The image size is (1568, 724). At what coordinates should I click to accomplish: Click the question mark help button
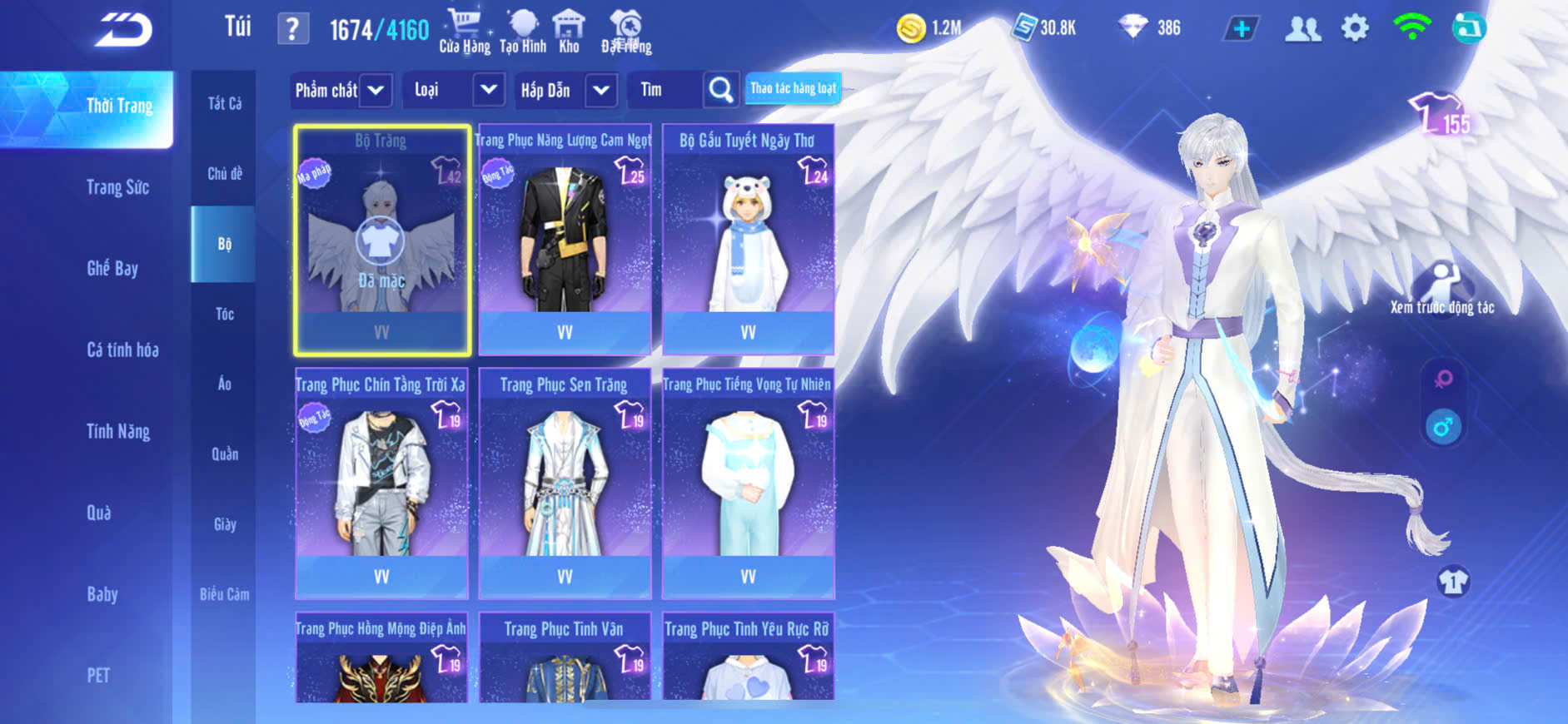point(292,30)
